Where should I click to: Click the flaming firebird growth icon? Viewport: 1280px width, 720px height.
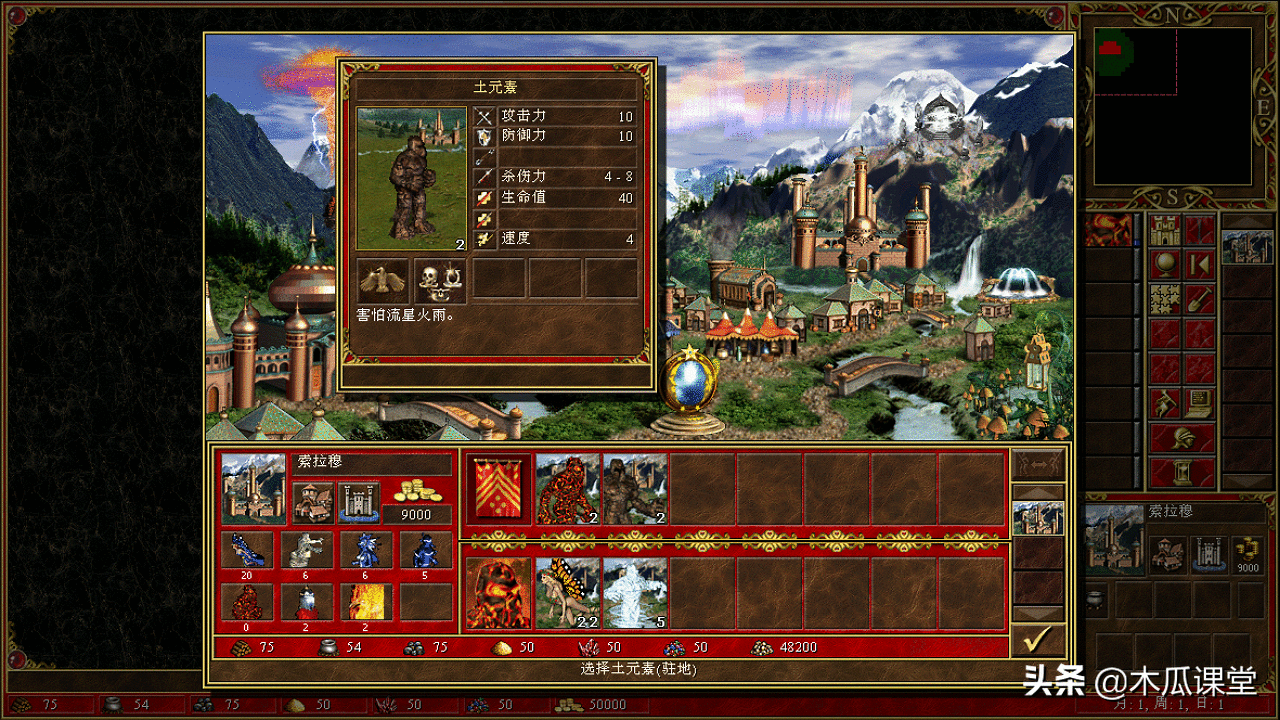pyautogui.click(x=365, y=602)
